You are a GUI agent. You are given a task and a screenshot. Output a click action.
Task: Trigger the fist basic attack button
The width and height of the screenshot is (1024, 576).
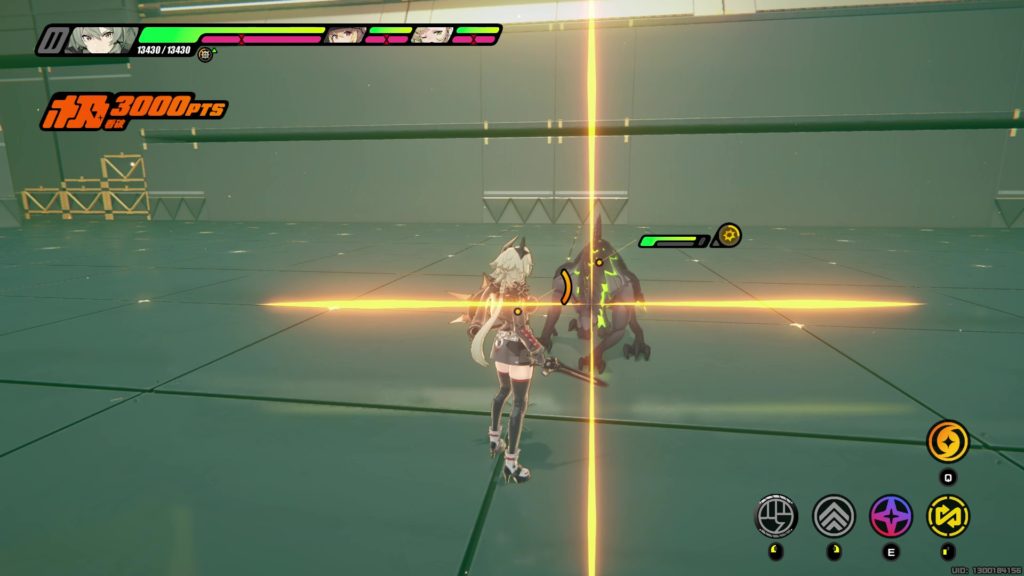click(776, 516)
